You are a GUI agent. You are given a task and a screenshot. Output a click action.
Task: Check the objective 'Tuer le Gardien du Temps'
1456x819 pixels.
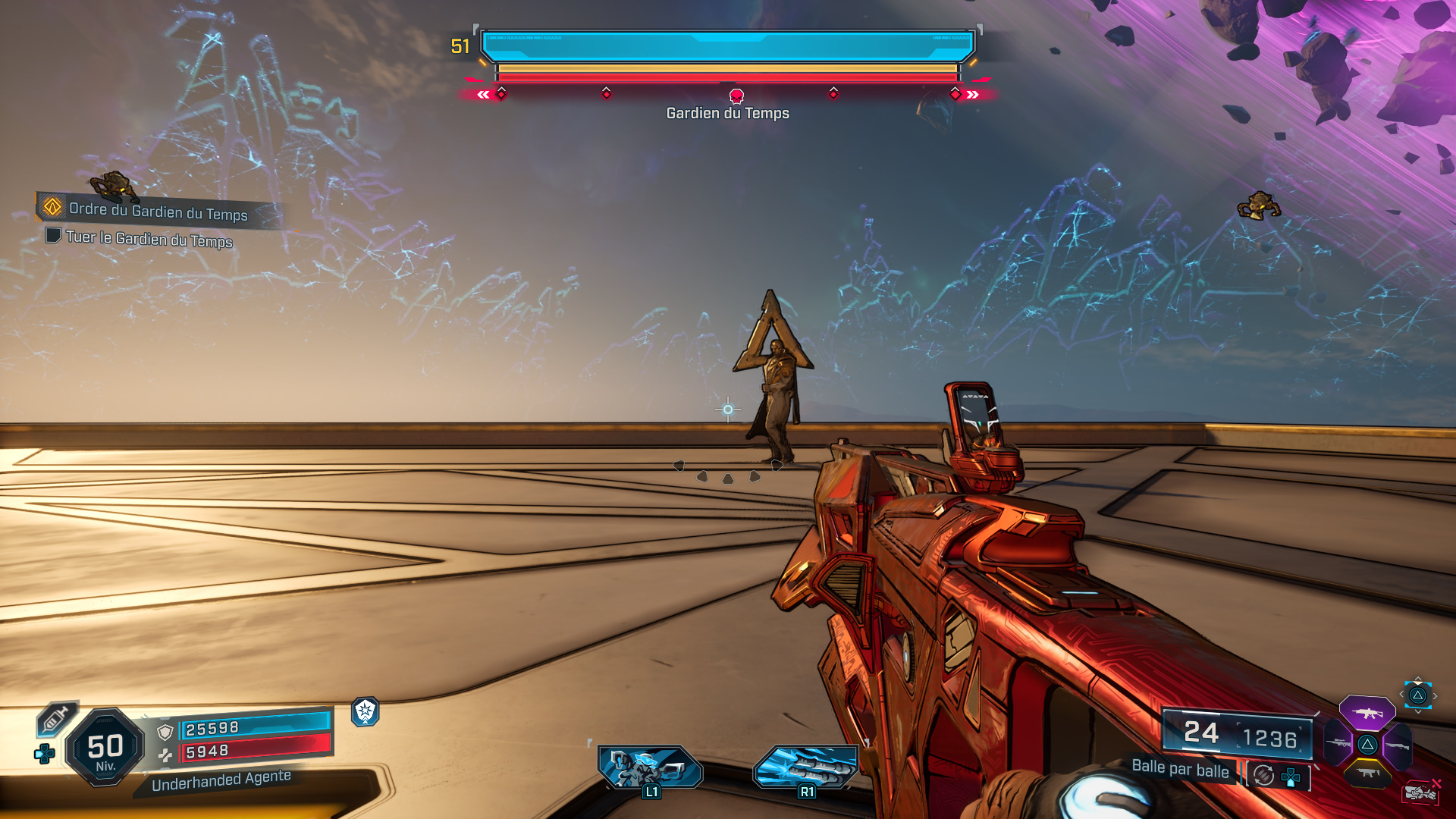[52, 240]
